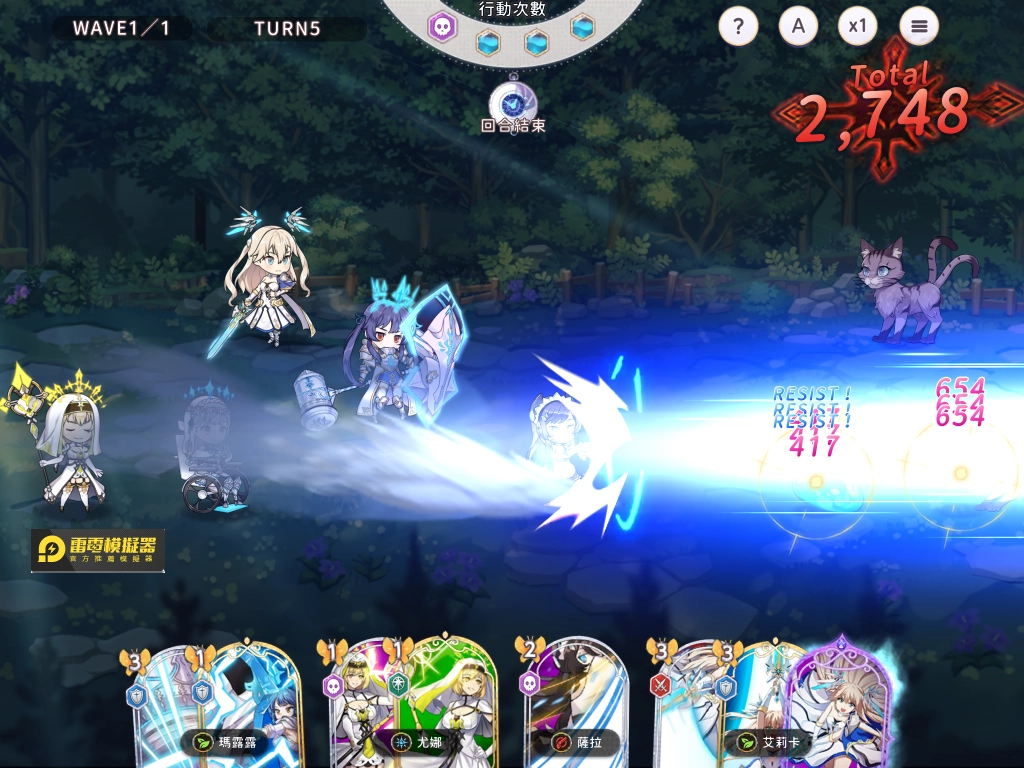Change battle speed with the x1 button

857,26
